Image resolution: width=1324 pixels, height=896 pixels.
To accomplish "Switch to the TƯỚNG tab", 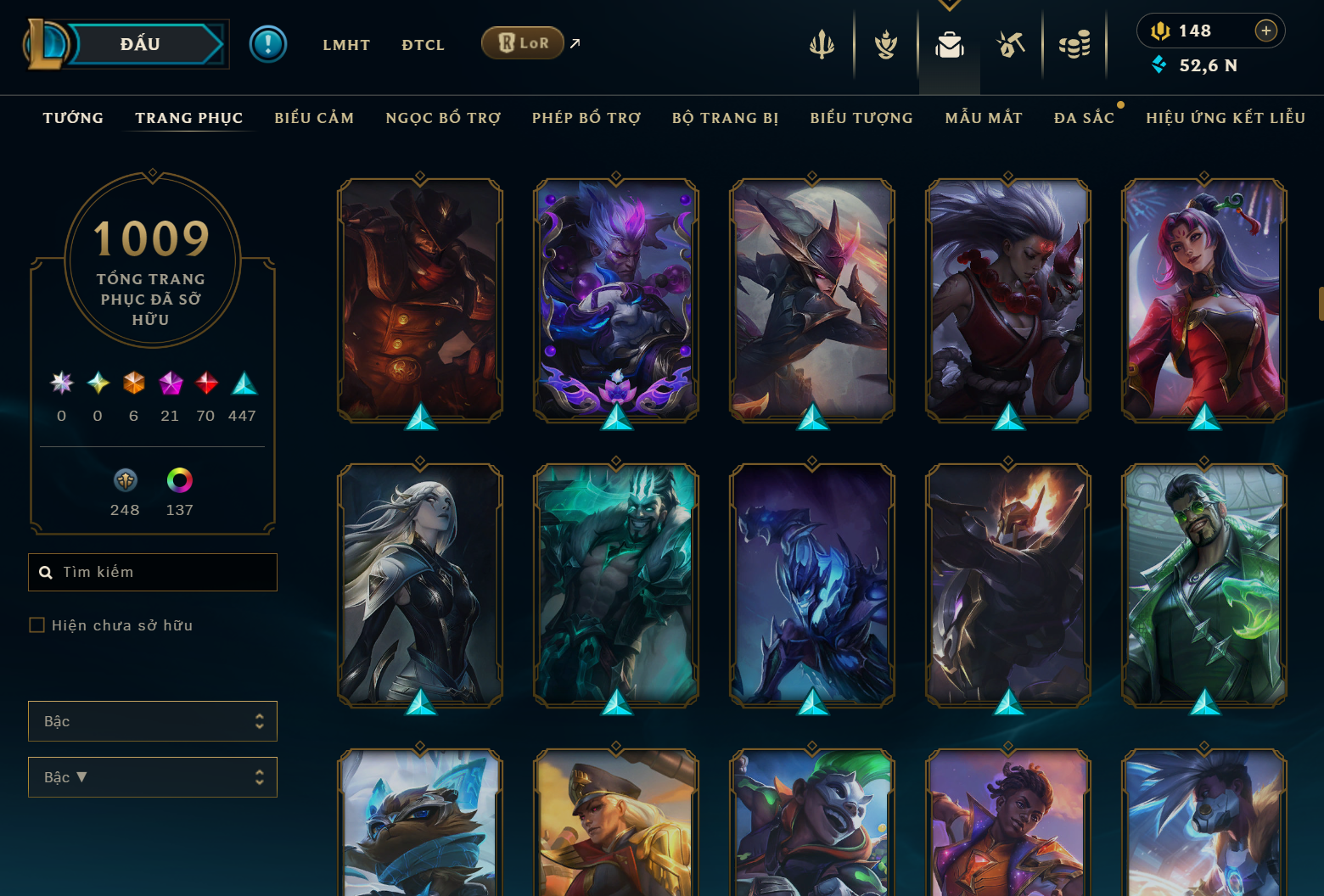I will (73, 117).
